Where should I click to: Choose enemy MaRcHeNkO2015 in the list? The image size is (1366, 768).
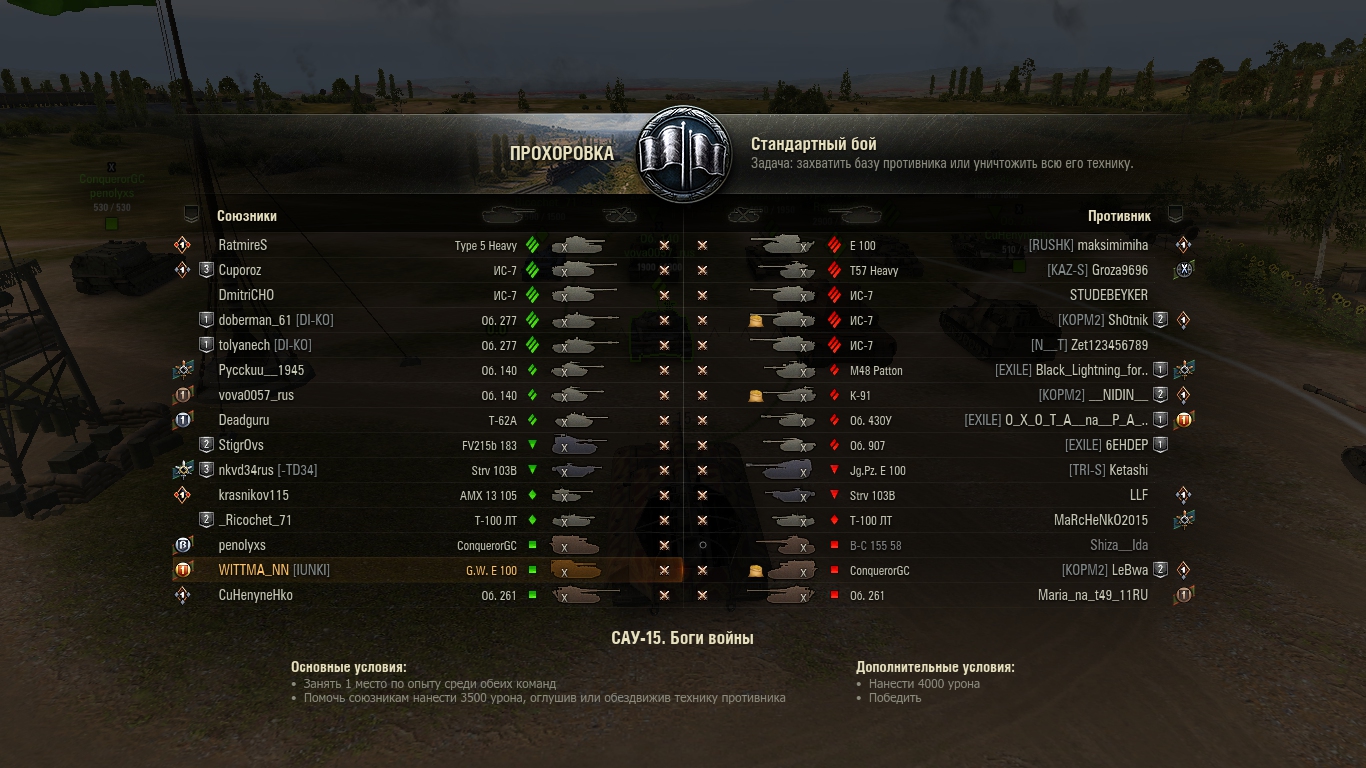1101,520
